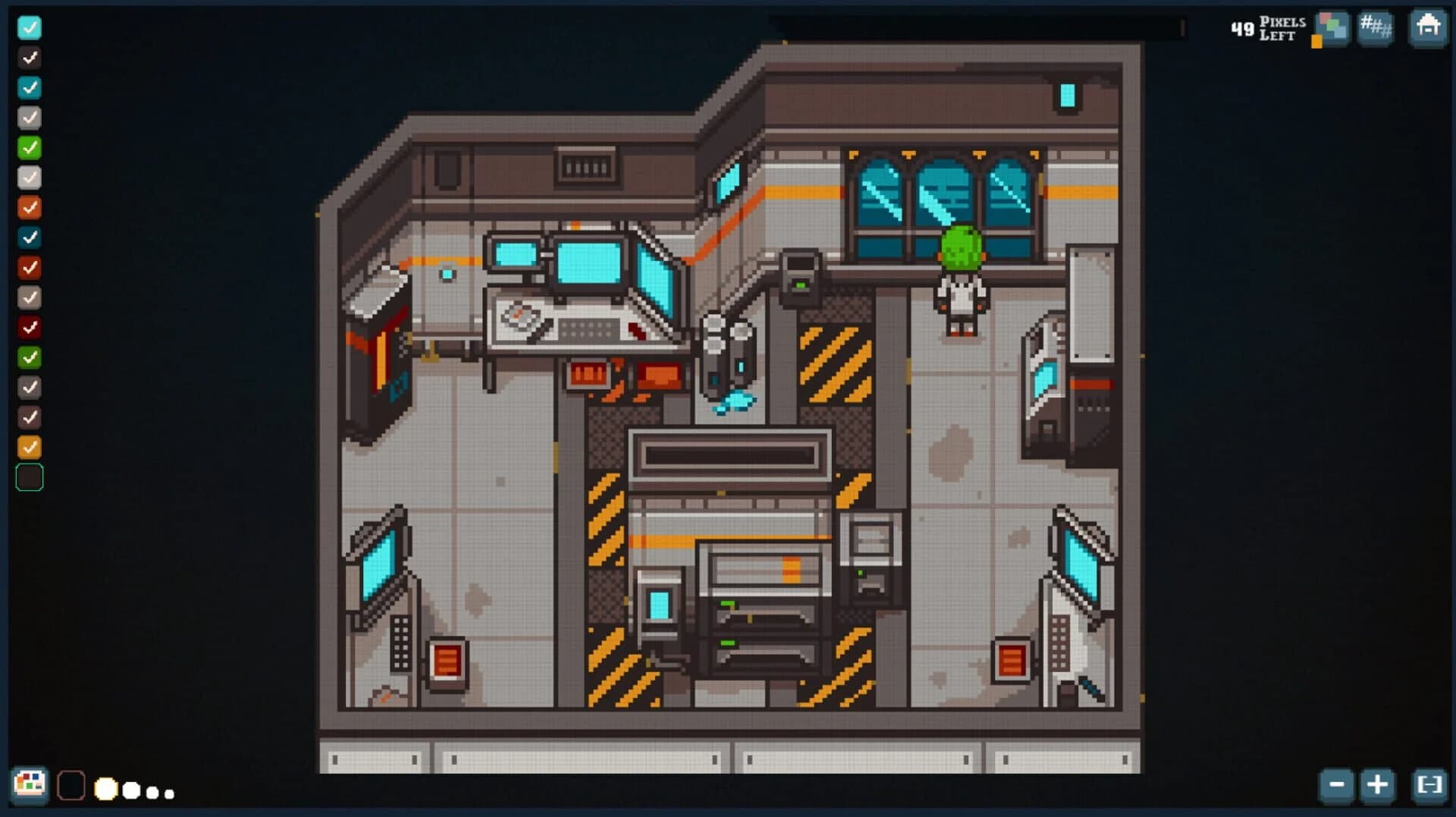1456x817 pixels.
Task: Zoom out using the minus icon
Action: tap(1336, 787)
